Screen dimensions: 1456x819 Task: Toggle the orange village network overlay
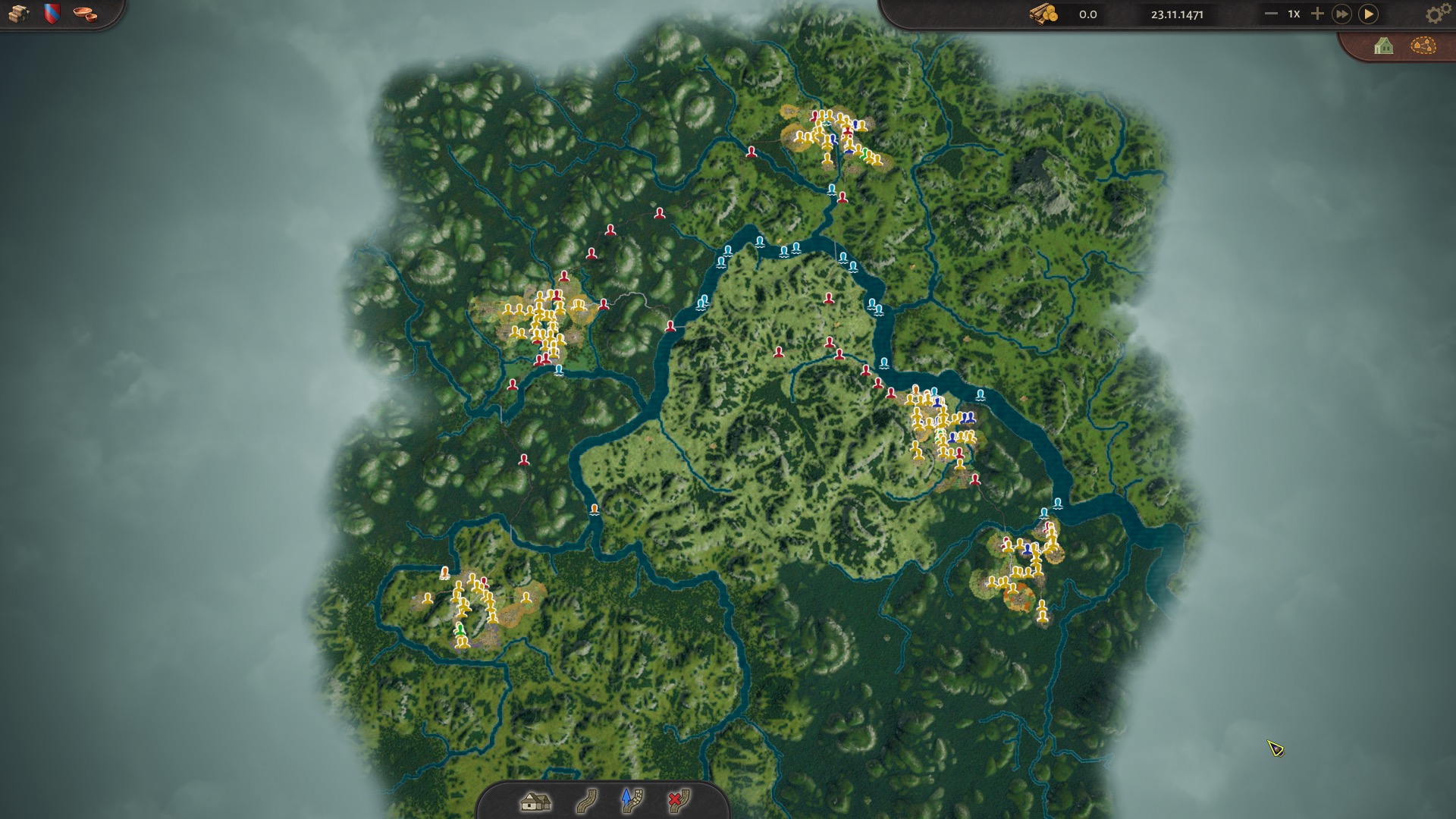coord(1423,46)
